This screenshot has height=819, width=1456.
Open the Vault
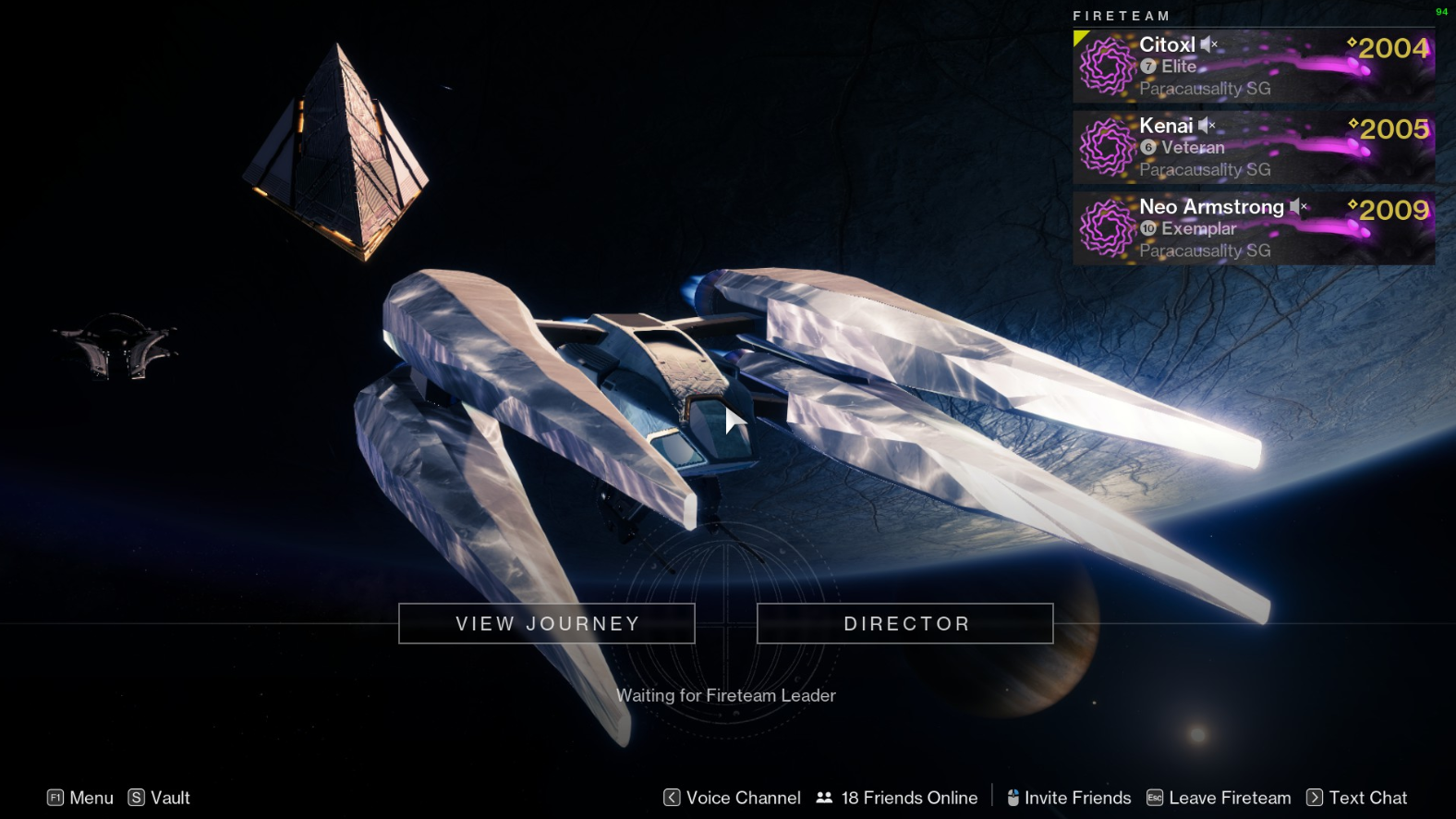point(160,798)
